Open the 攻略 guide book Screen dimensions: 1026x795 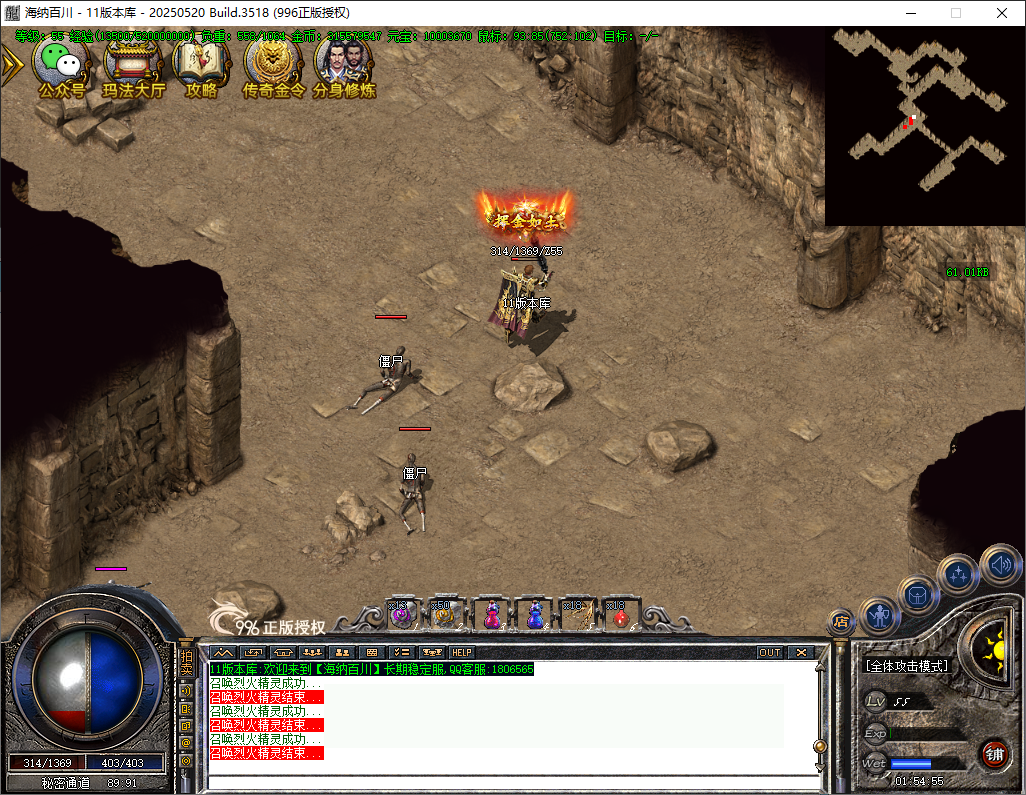click(x=201, y=65)
